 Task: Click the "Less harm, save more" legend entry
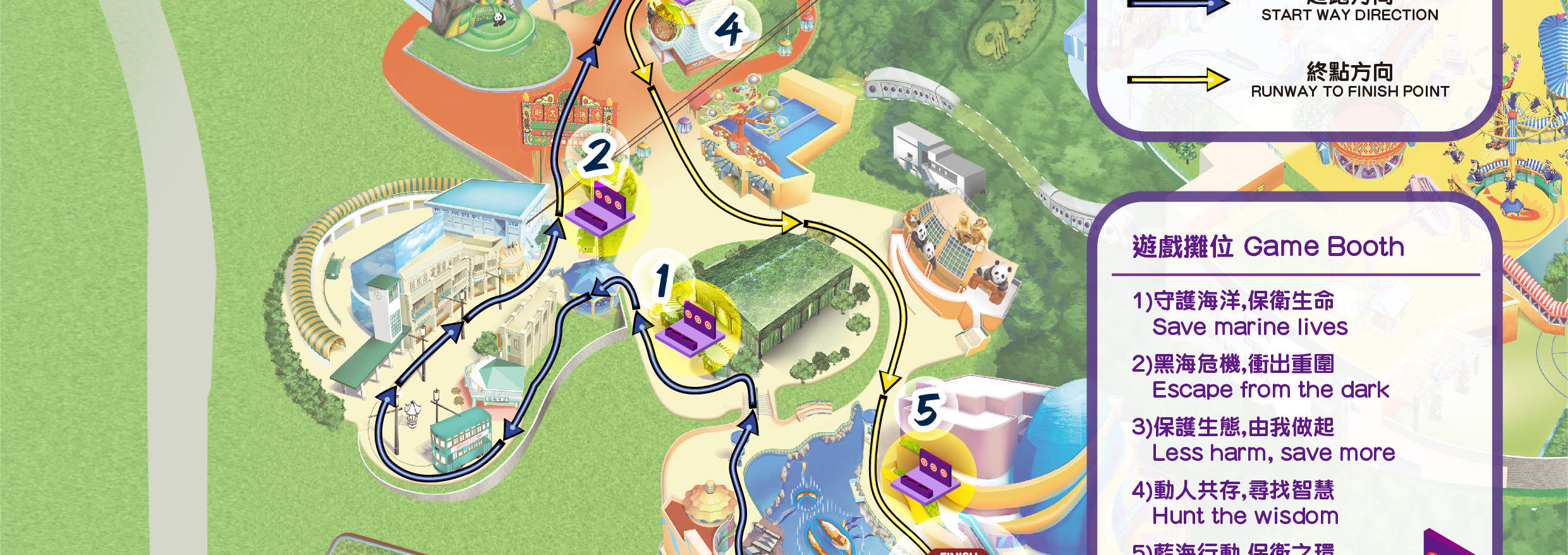point(1273,453)
